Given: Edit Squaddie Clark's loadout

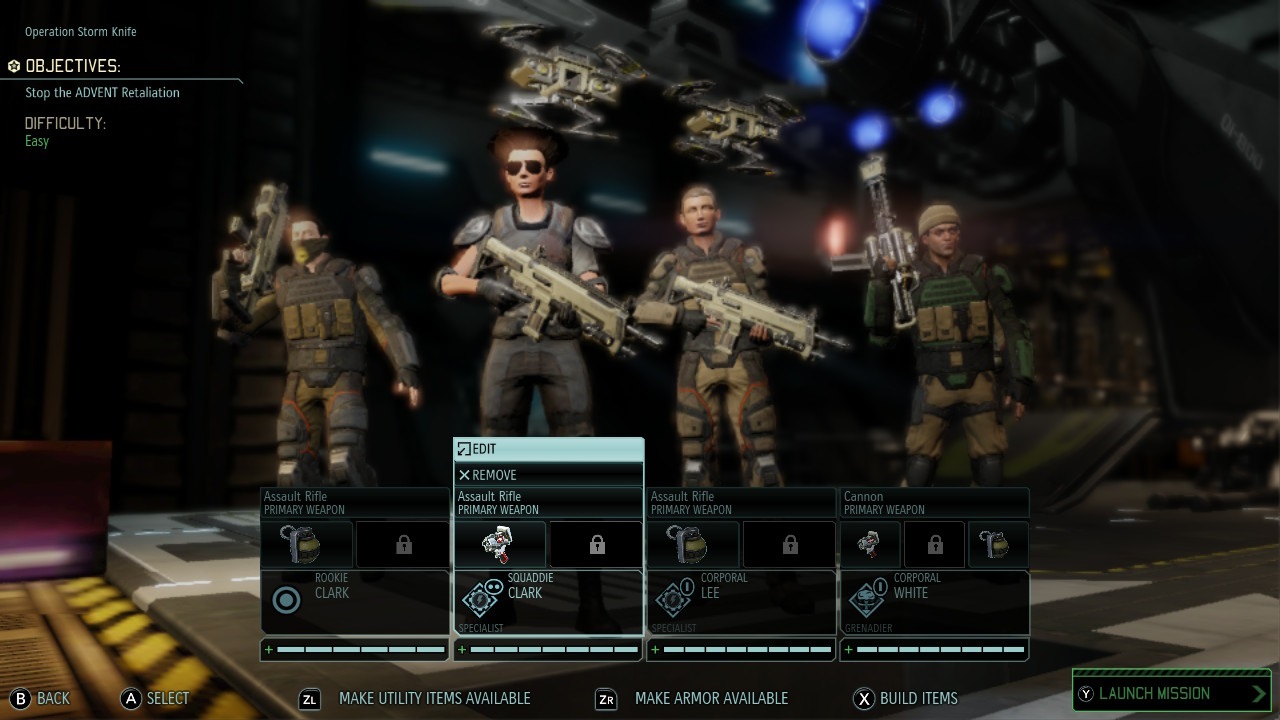Looking at the screenshot, I should [548, 450].
